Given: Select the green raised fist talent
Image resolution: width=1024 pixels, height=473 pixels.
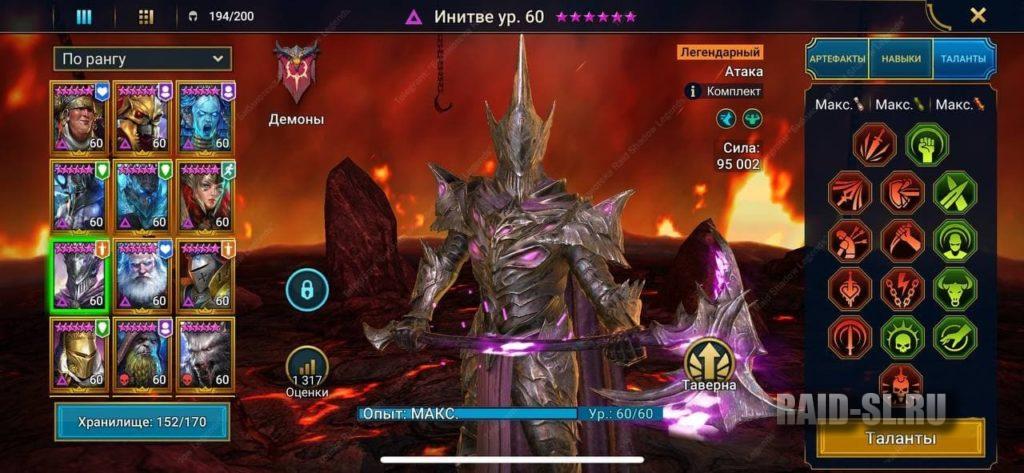Looking at the screenshot, I should click(x=927, y=145).
